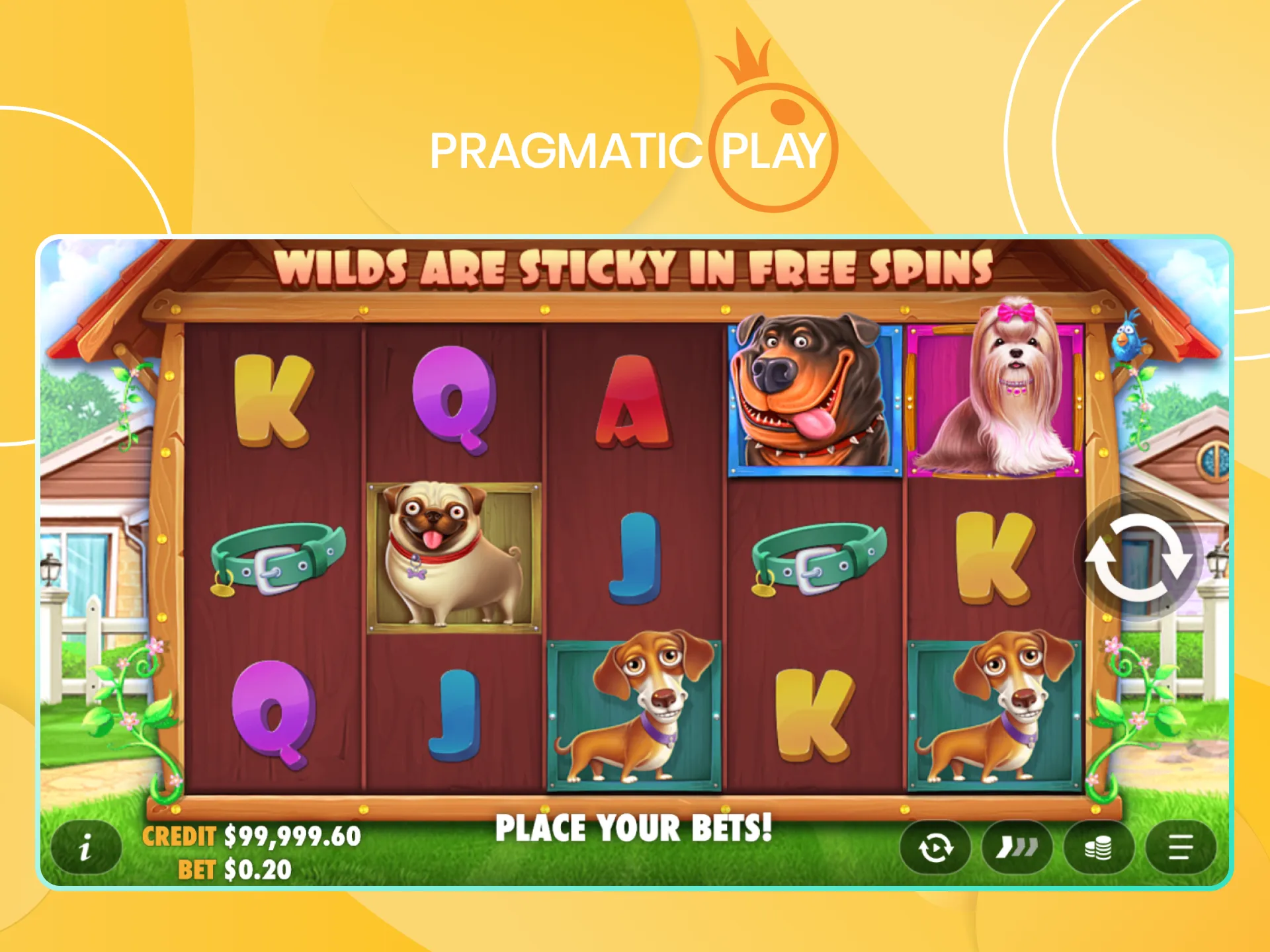Open the hamburger menu button
Viewport: 1270px width, 952px height.
(1181, 848)
